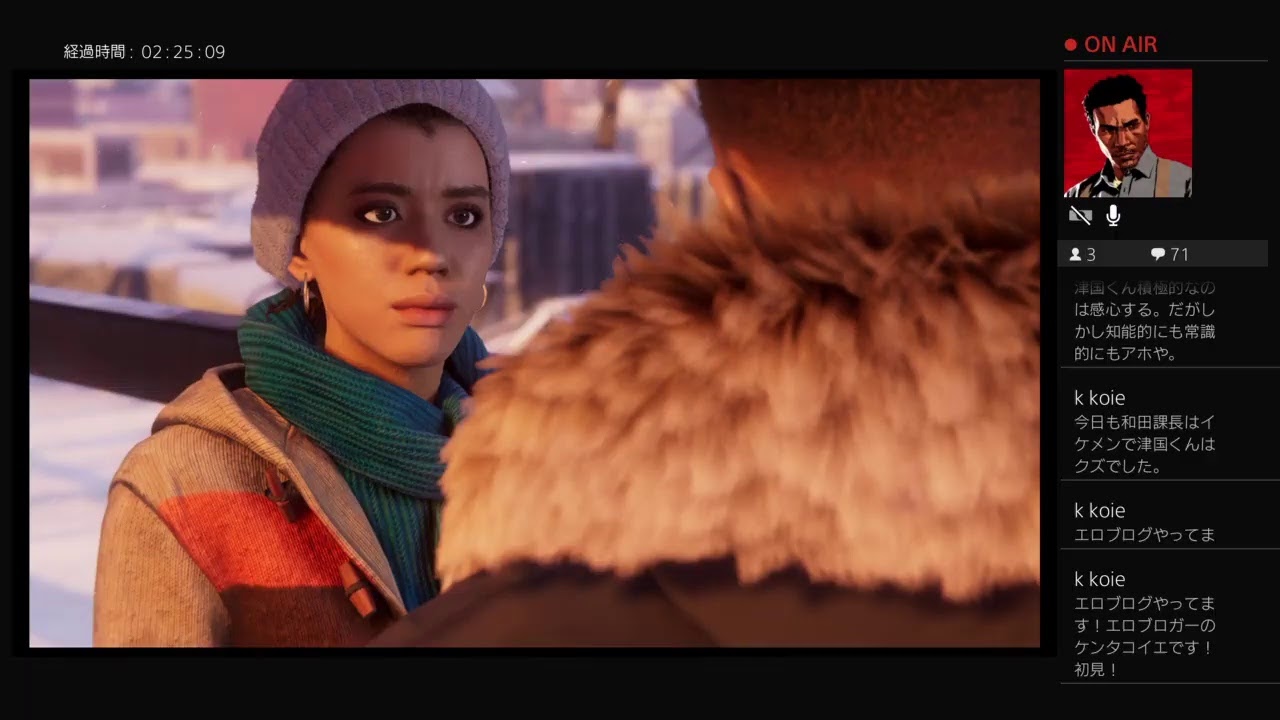Click the streamer's avatar thumbnail
Viewport: 1280px width, 720px height.
[1127, 133]
